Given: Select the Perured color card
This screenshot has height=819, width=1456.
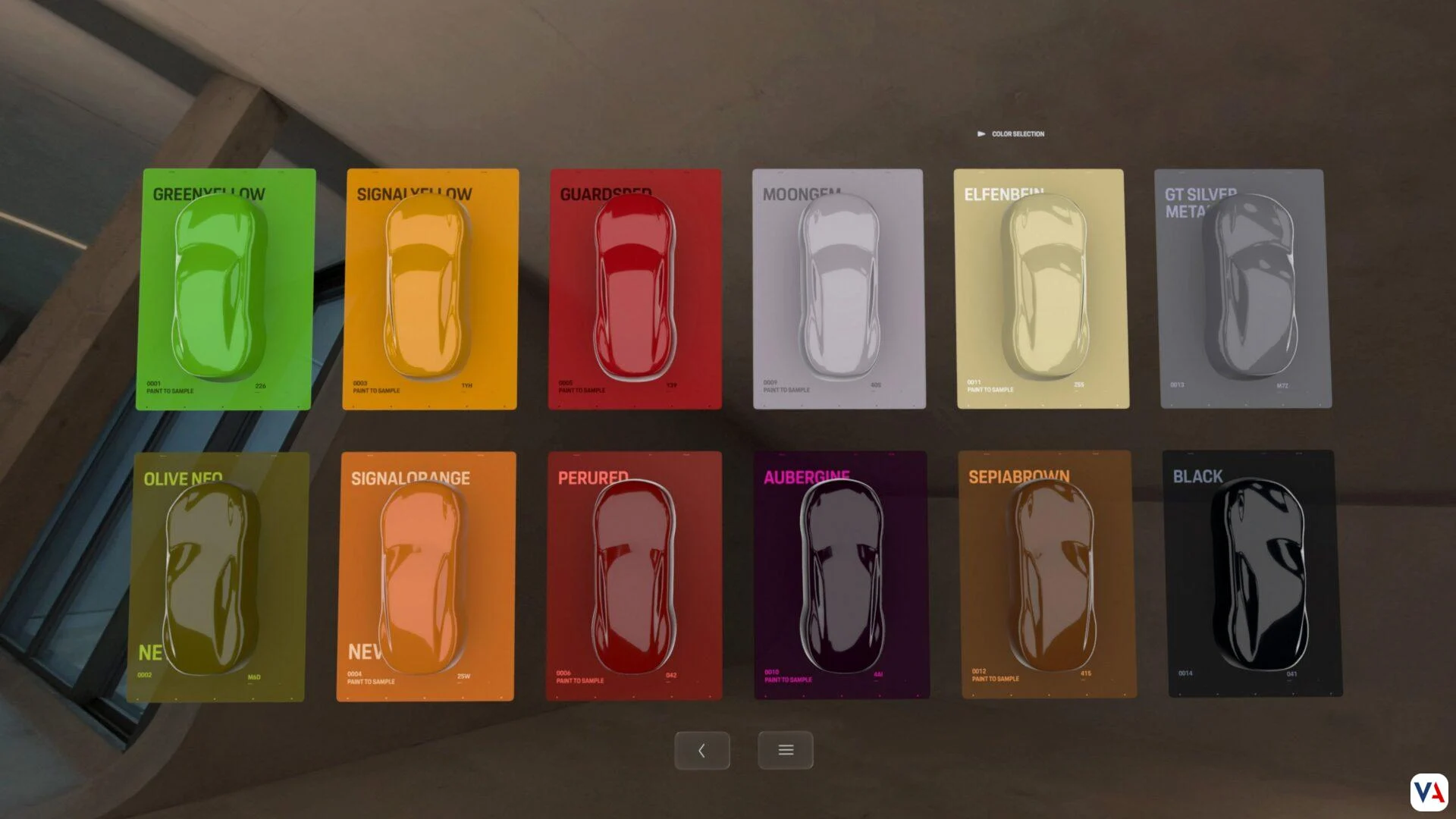Looking at the screenshot, I should tap(634, 575).
